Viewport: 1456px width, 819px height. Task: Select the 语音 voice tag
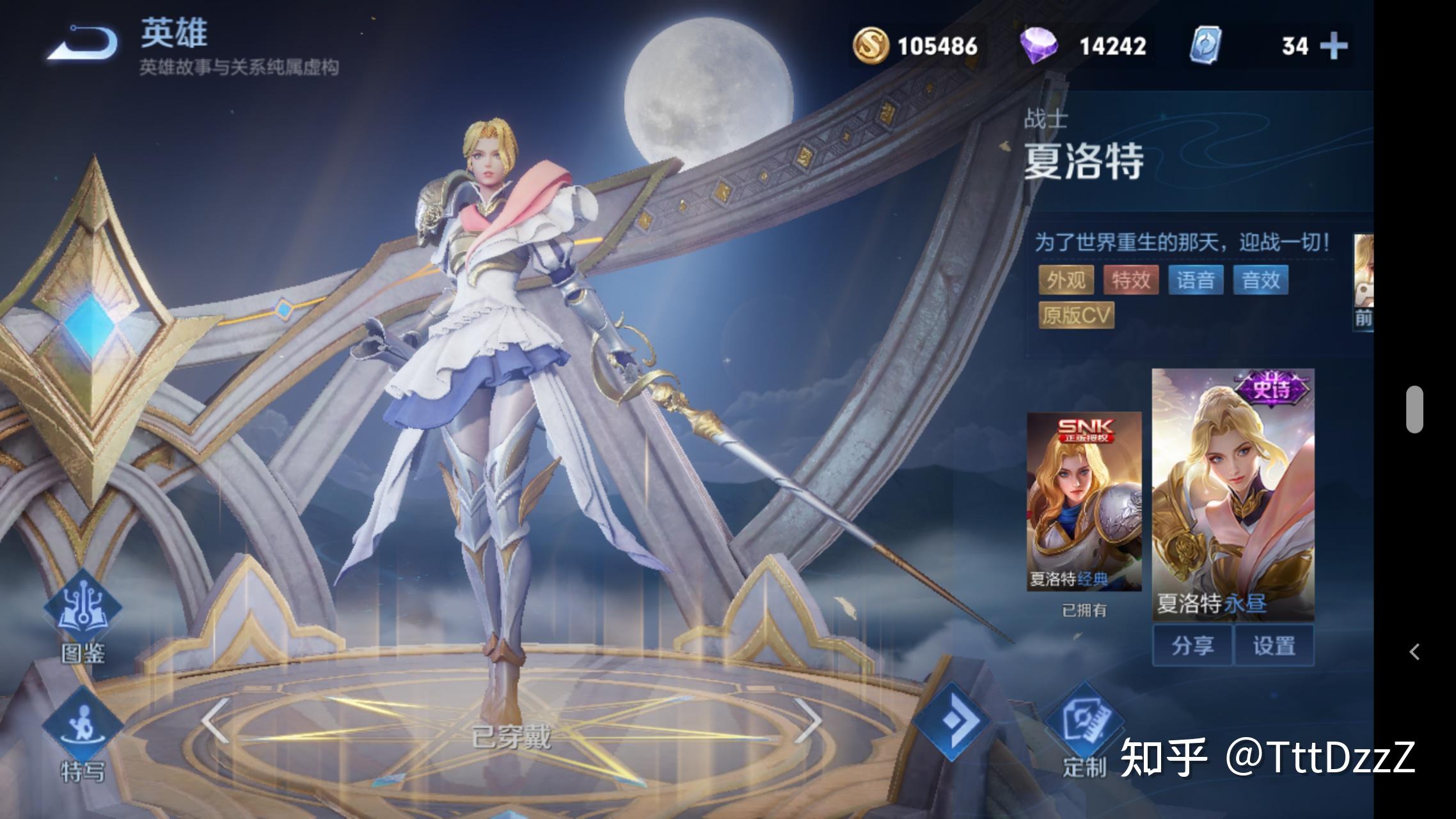click(1196, 280)
